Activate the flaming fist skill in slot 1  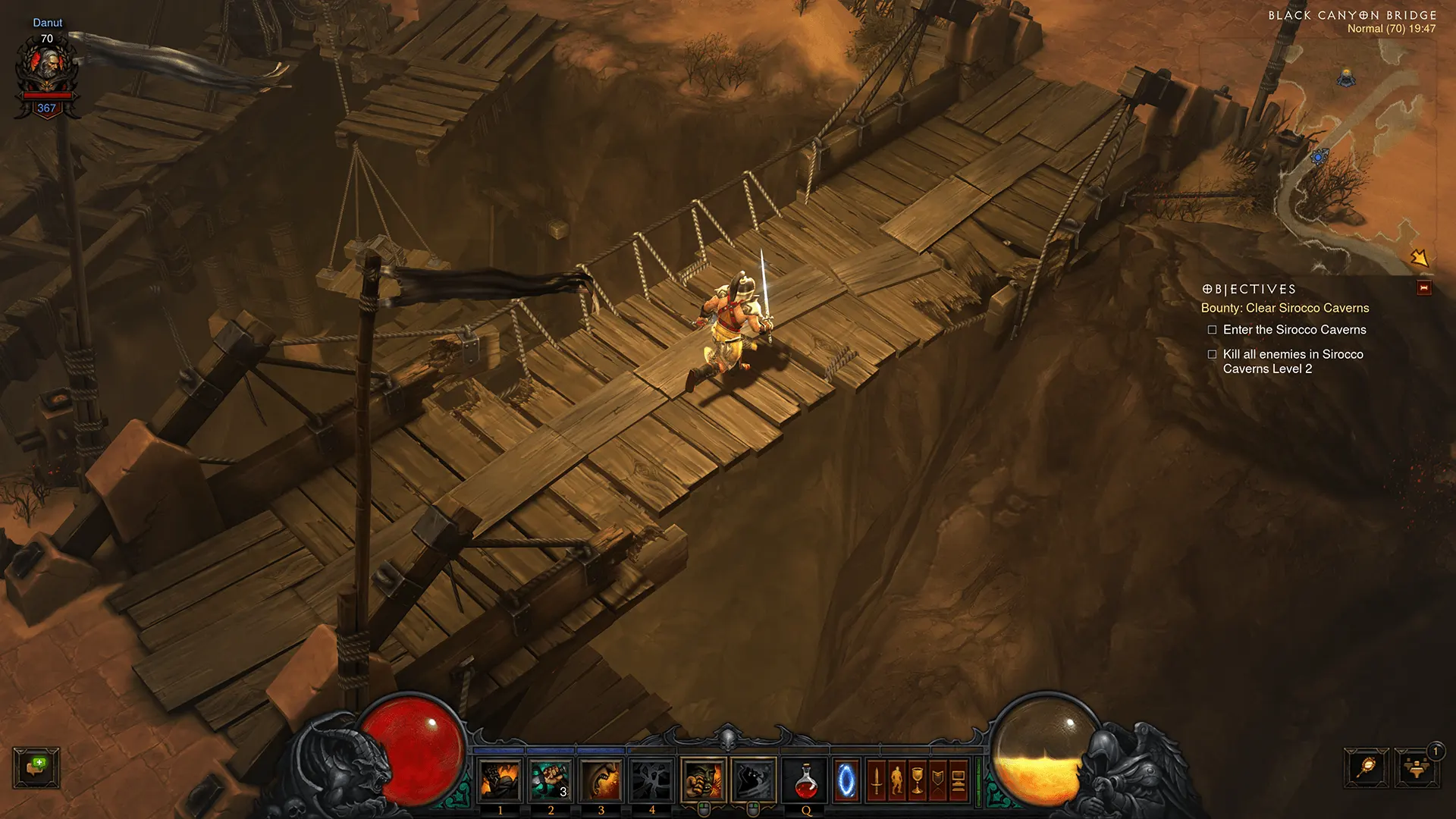click(x=500, y=780)
